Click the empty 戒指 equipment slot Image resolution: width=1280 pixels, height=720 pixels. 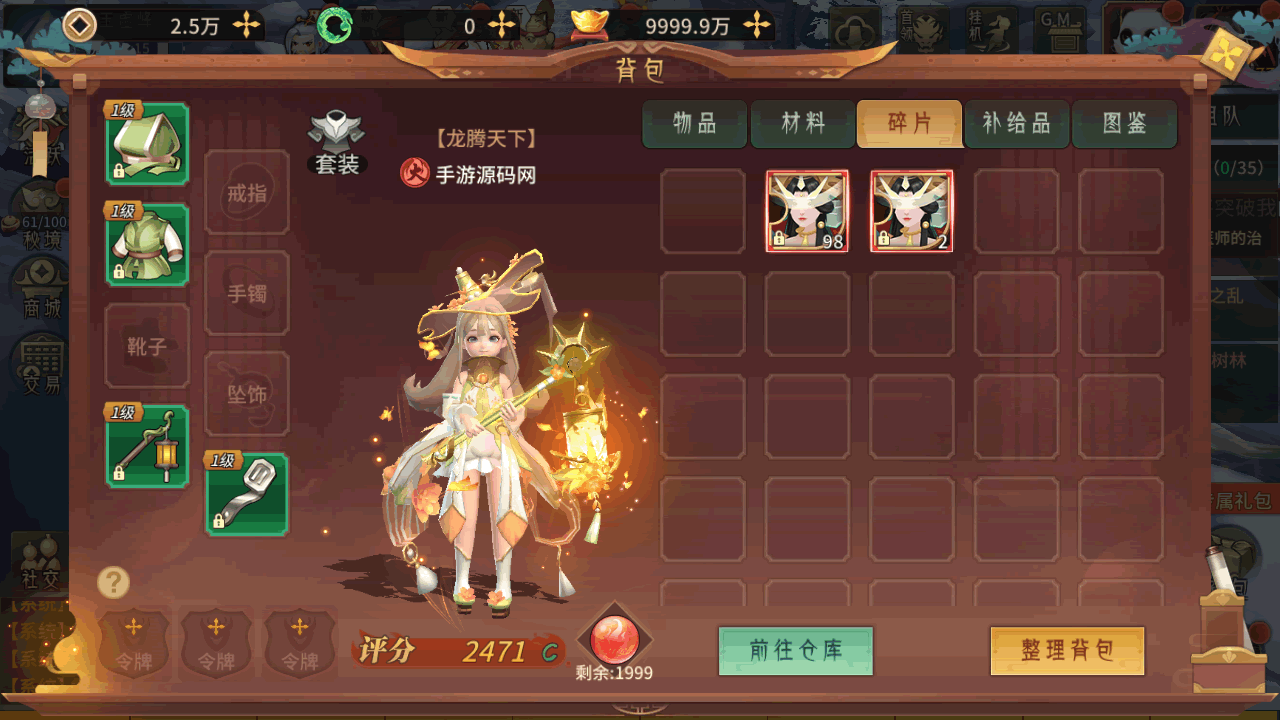(247, 193)
